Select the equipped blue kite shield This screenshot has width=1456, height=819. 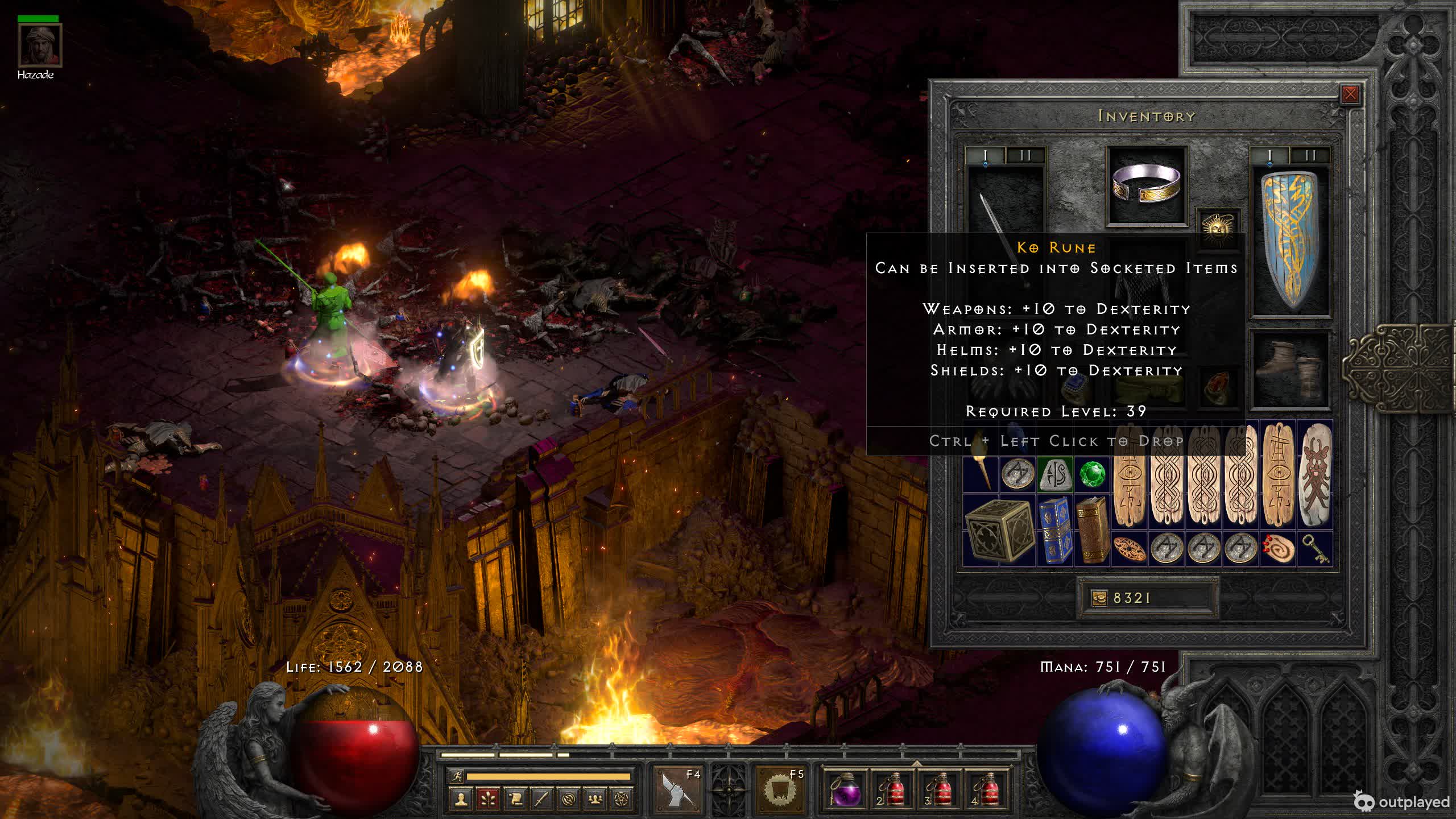point(1290,241)
